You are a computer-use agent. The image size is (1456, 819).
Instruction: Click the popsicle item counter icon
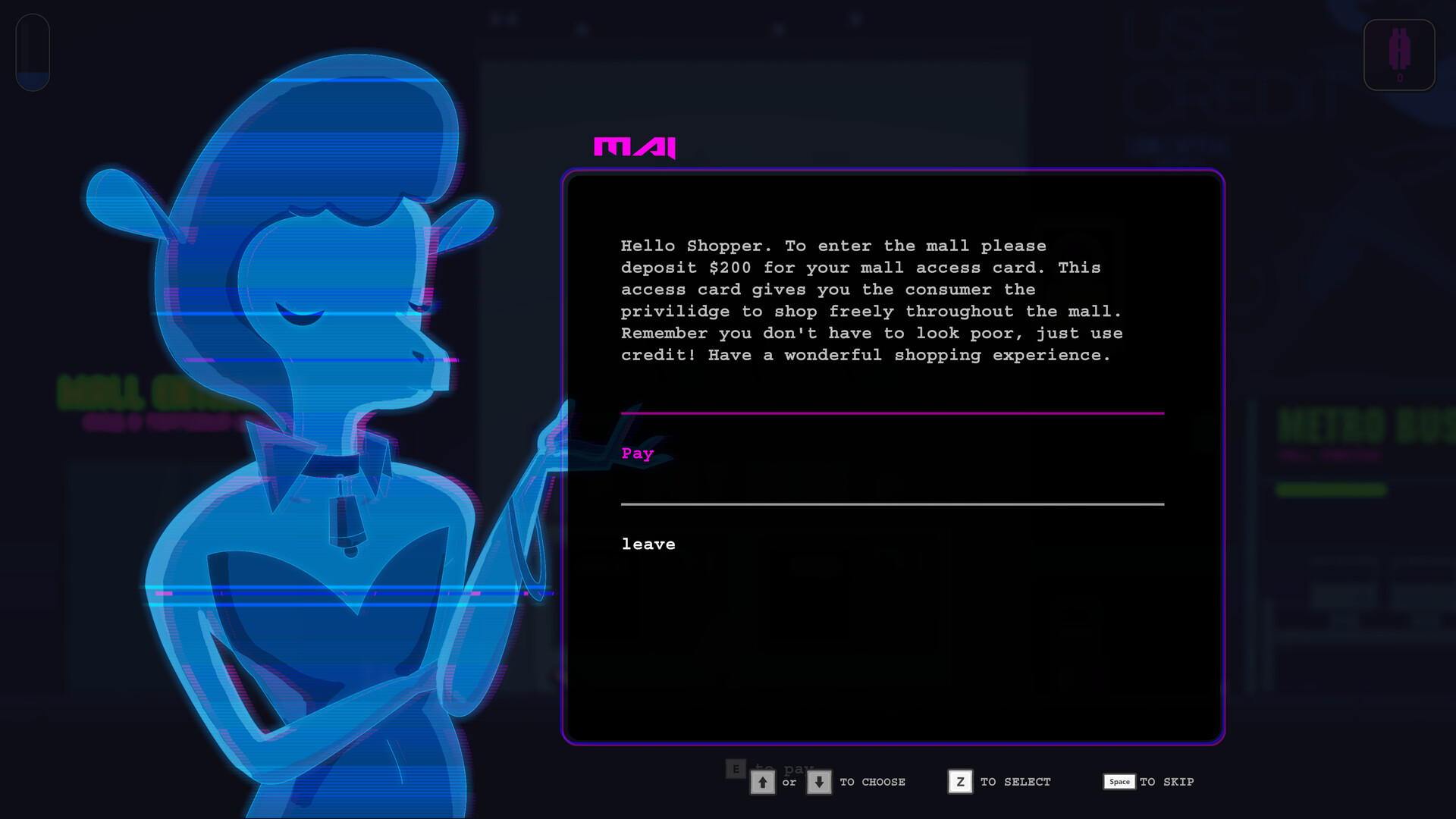(1399, 55)
